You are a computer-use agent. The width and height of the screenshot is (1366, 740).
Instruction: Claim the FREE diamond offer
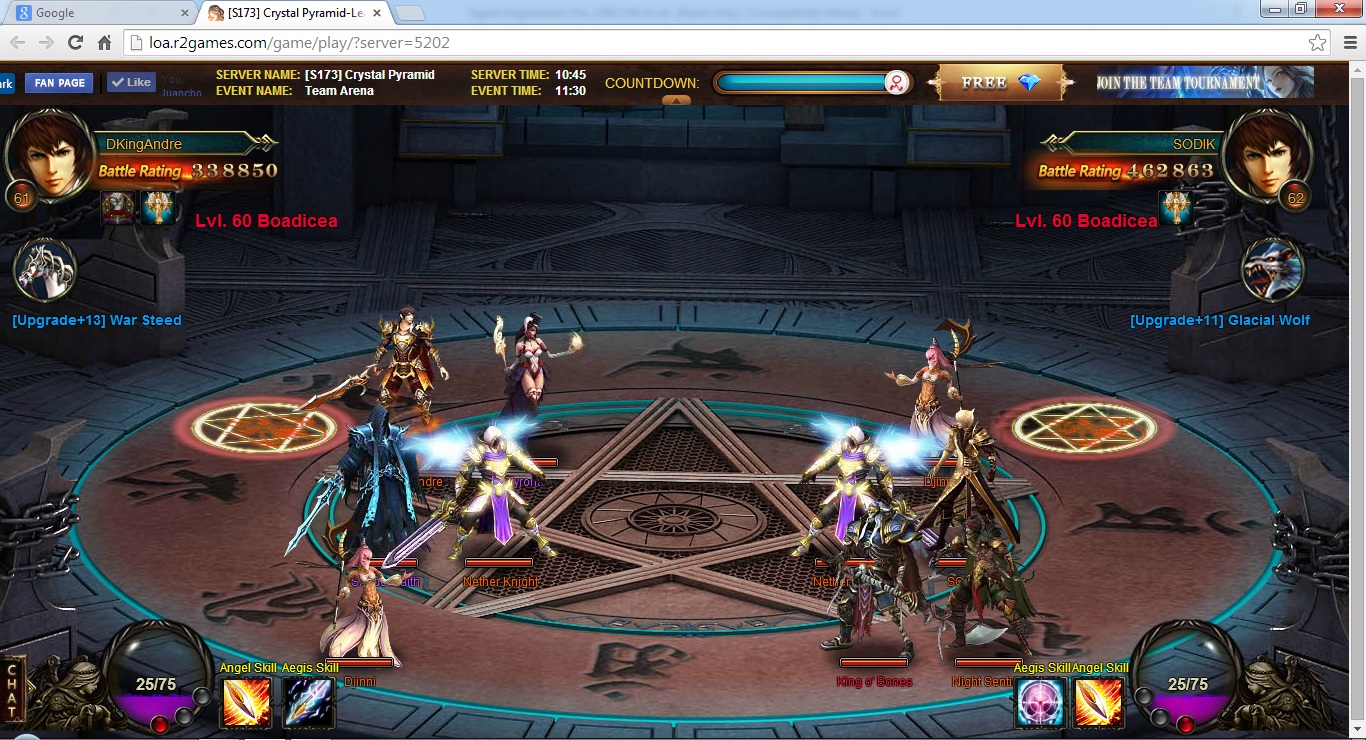pos(1000,83)
